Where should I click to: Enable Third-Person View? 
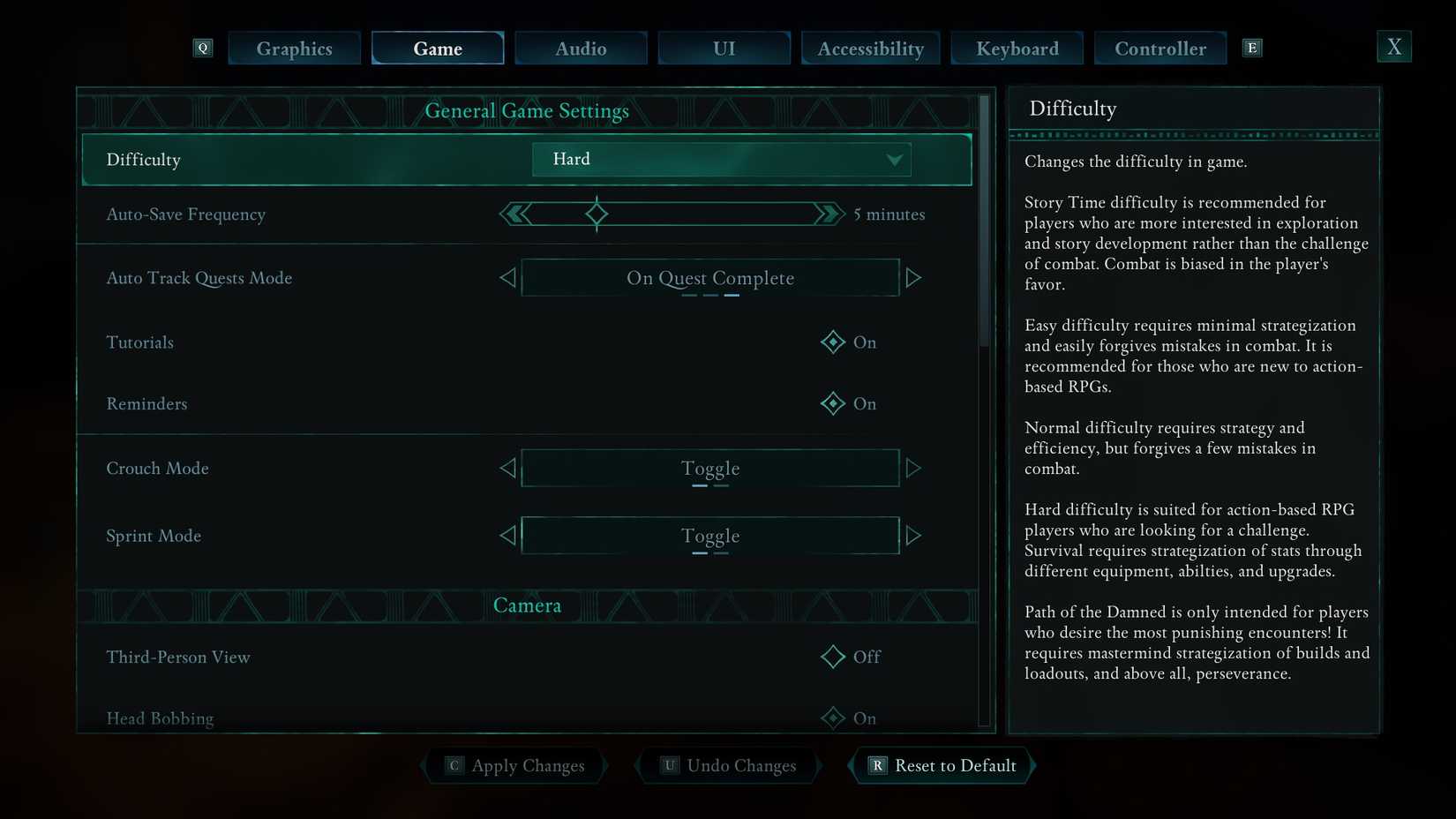click(x=832, y=657)
